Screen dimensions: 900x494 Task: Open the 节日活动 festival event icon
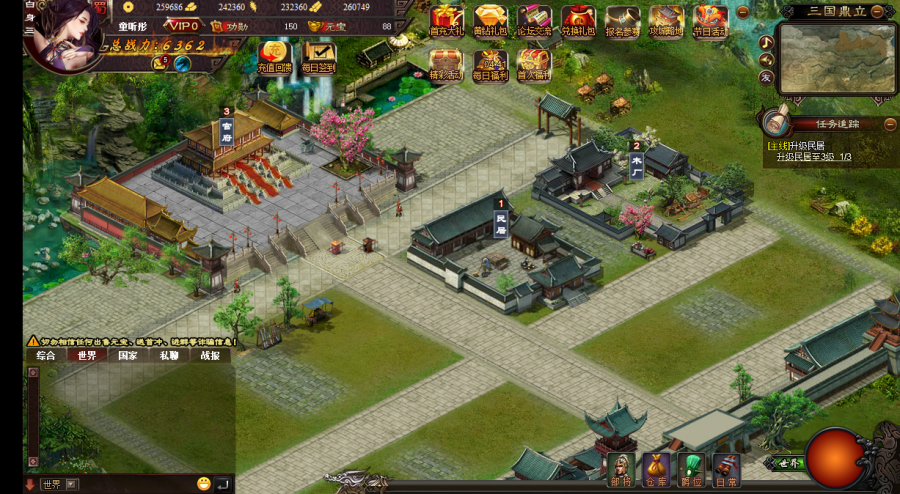711,19
